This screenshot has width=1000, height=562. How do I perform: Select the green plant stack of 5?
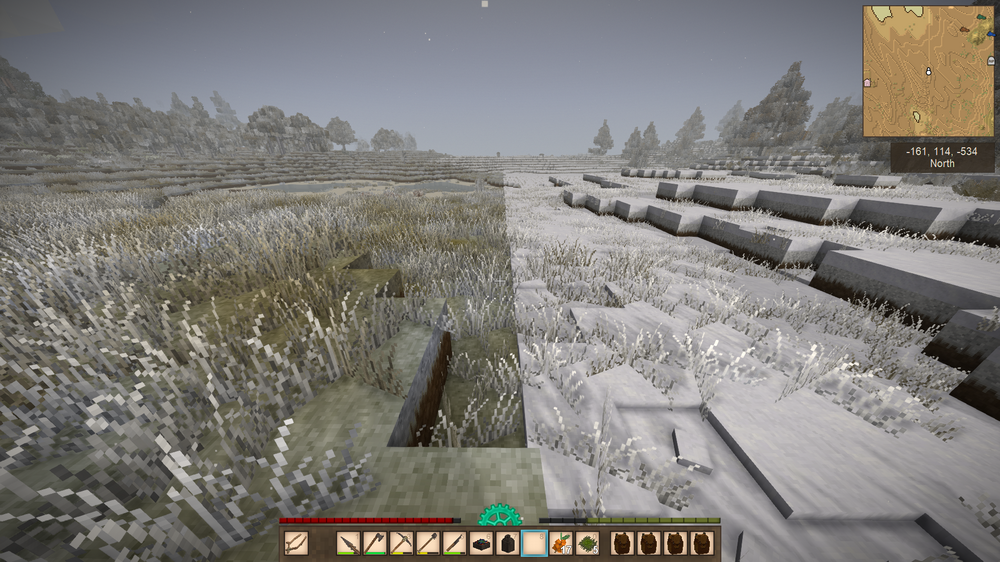tap(588, 543)
